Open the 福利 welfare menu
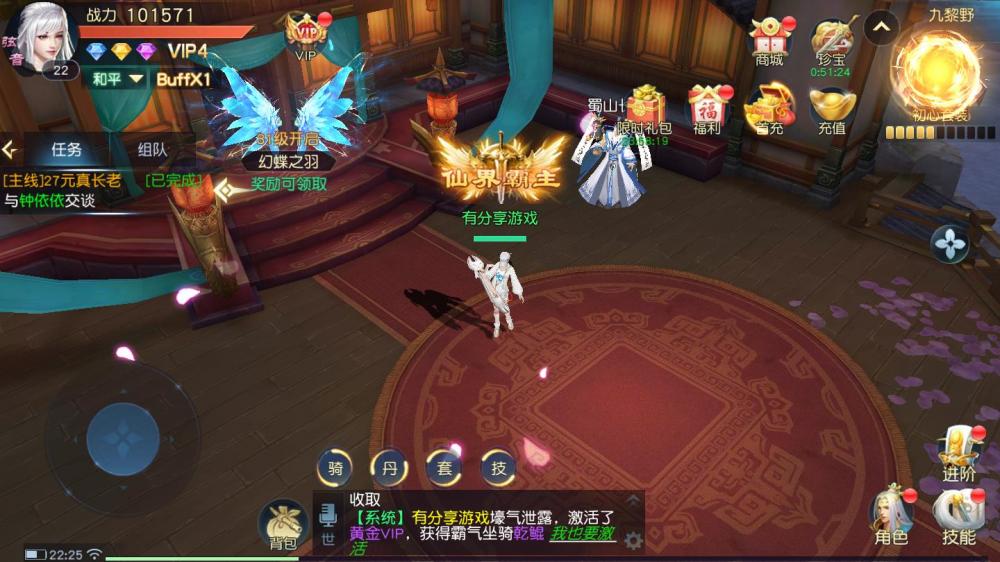The image size is (1000, 562). point(707,110)
